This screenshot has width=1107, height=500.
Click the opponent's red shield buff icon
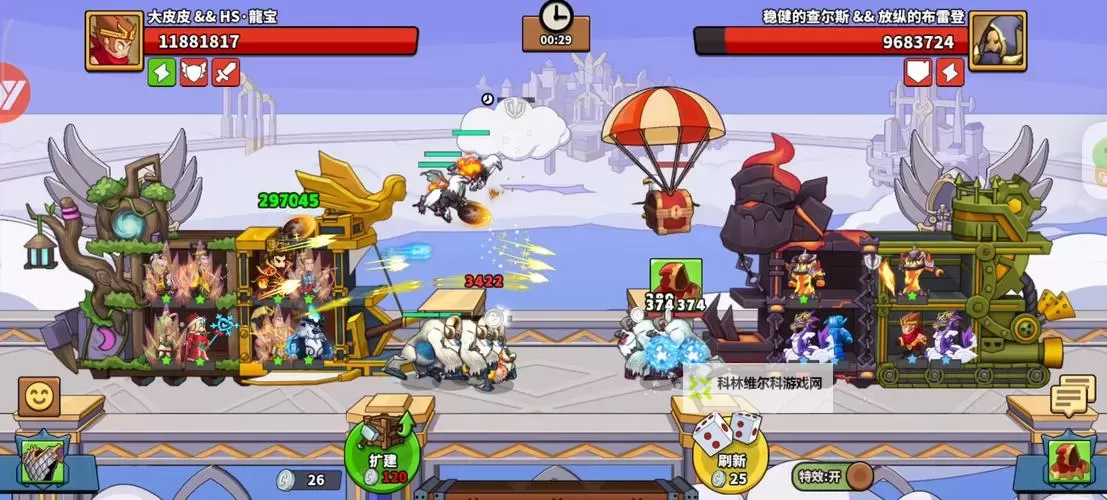918,72
